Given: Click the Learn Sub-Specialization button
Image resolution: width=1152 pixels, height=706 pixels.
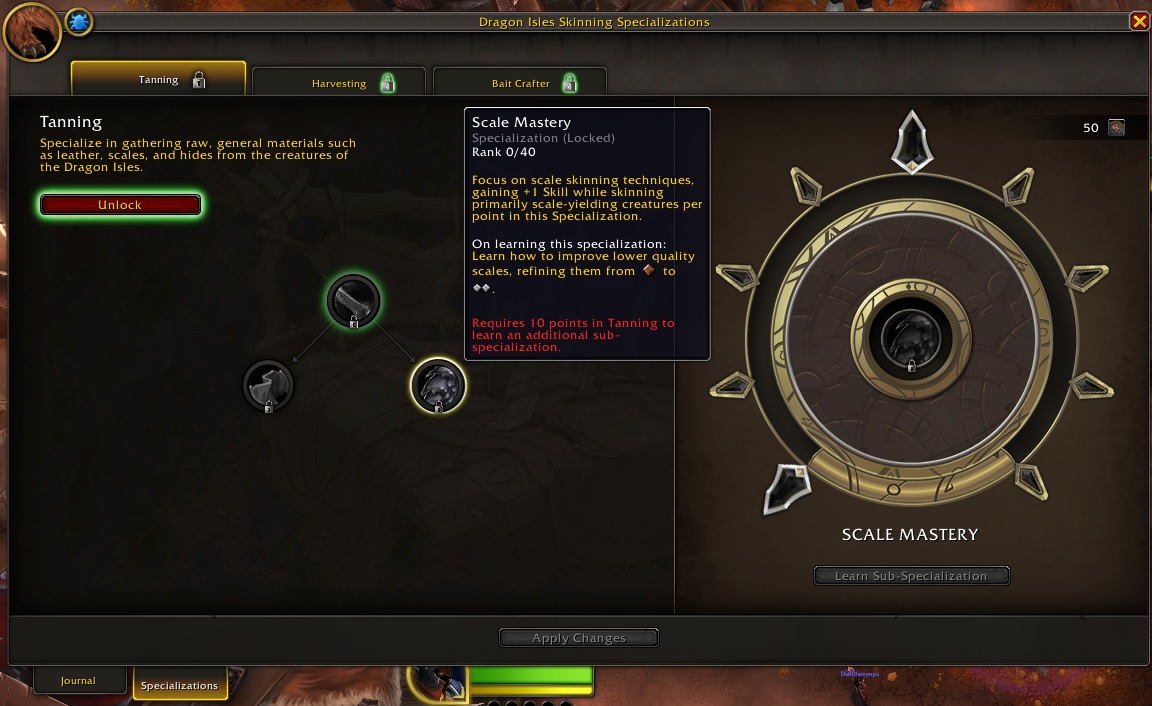Looking at the screenshot, I should 911,576.
